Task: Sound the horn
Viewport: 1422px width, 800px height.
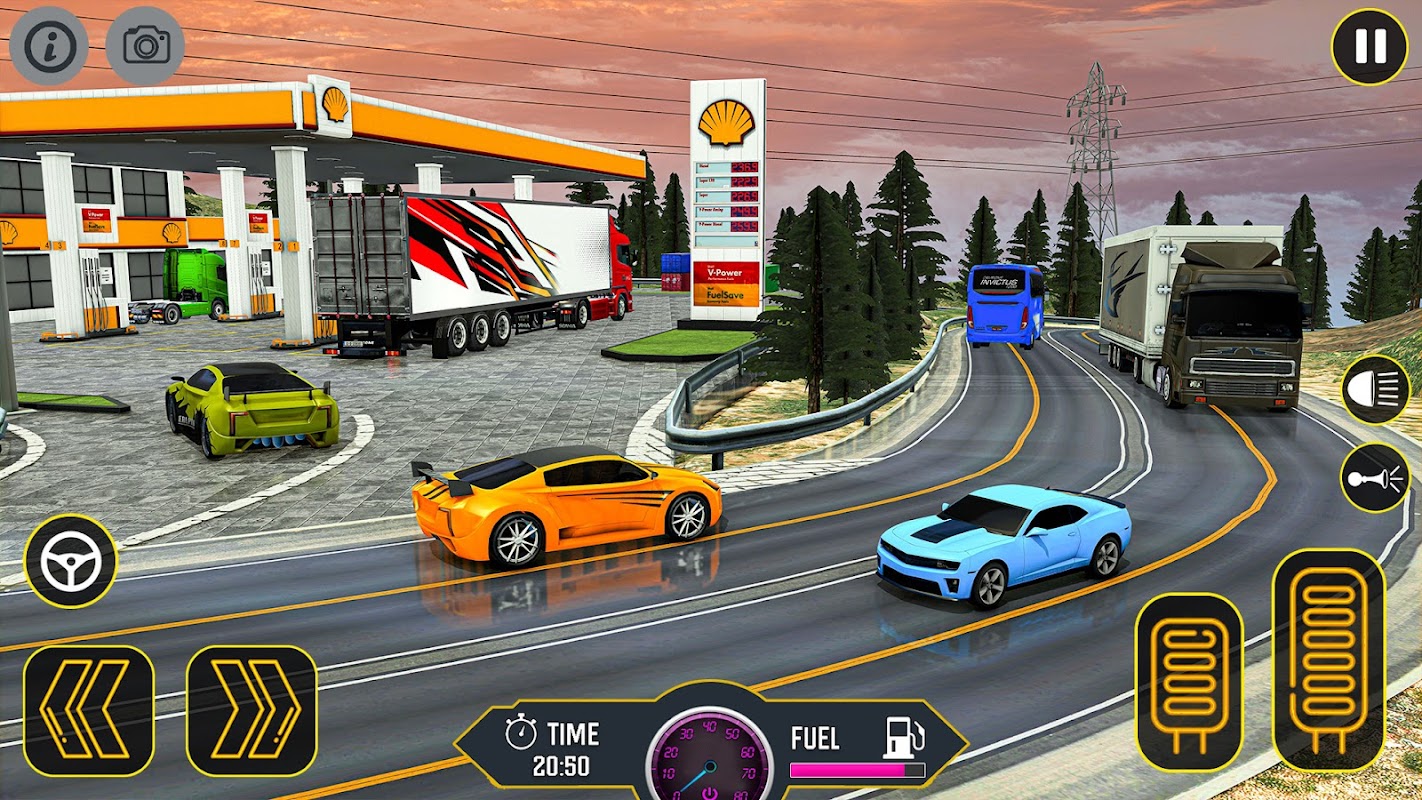Action: [x=1375, y=478]
